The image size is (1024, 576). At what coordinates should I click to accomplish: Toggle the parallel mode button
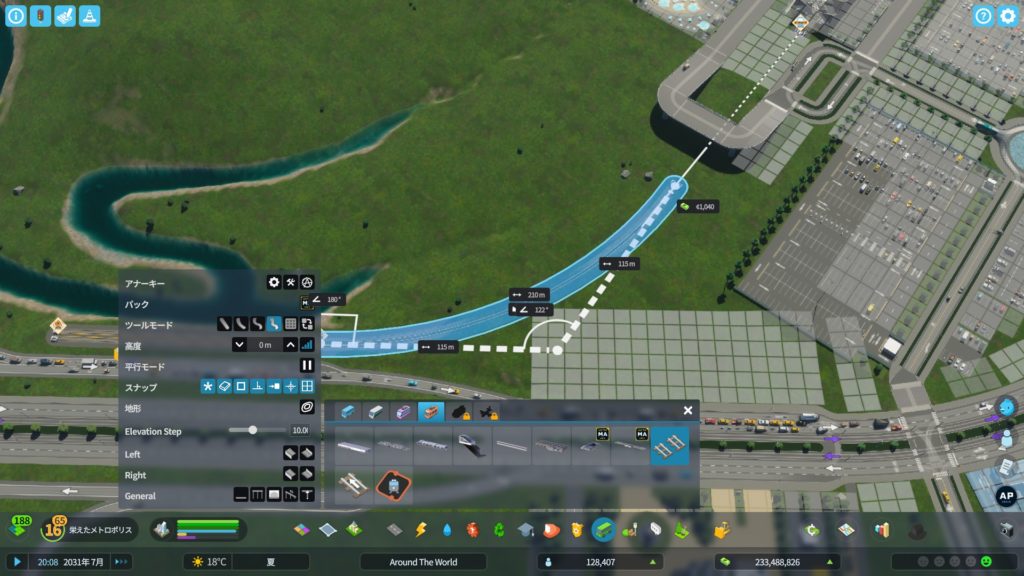click(307, 366)
